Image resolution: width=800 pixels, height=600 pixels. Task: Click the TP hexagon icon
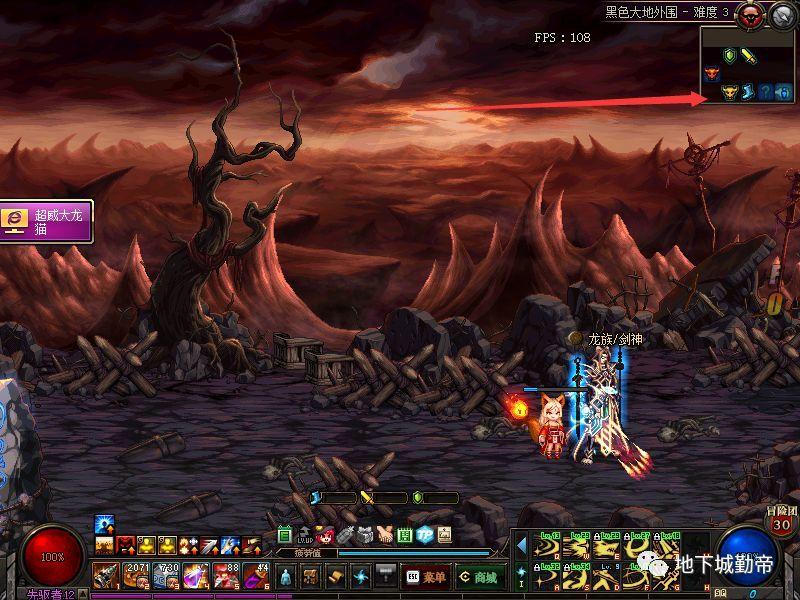[424, 535]
